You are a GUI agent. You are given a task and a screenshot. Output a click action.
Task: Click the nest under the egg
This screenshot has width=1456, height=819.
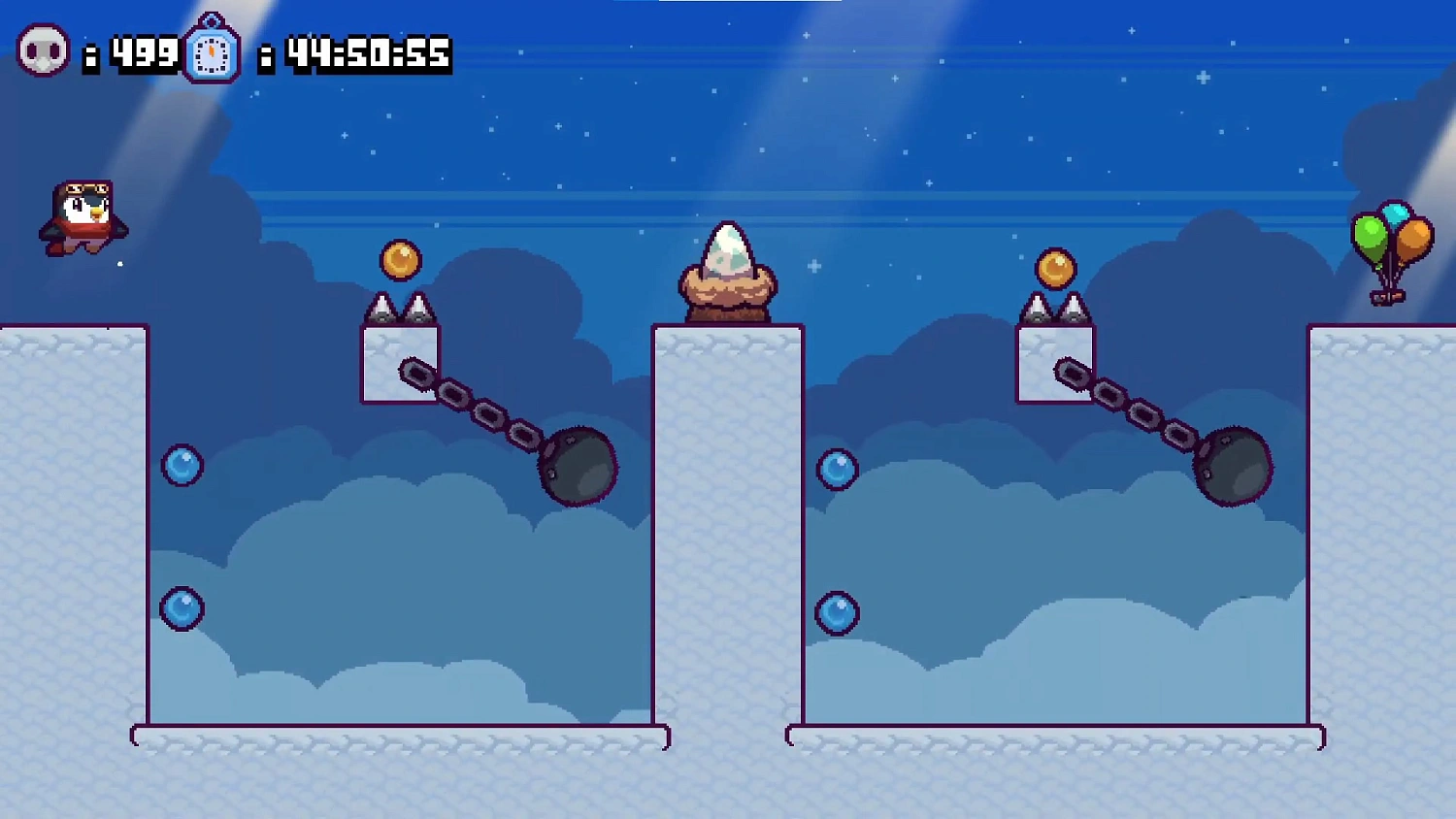(x=727, y=291)
